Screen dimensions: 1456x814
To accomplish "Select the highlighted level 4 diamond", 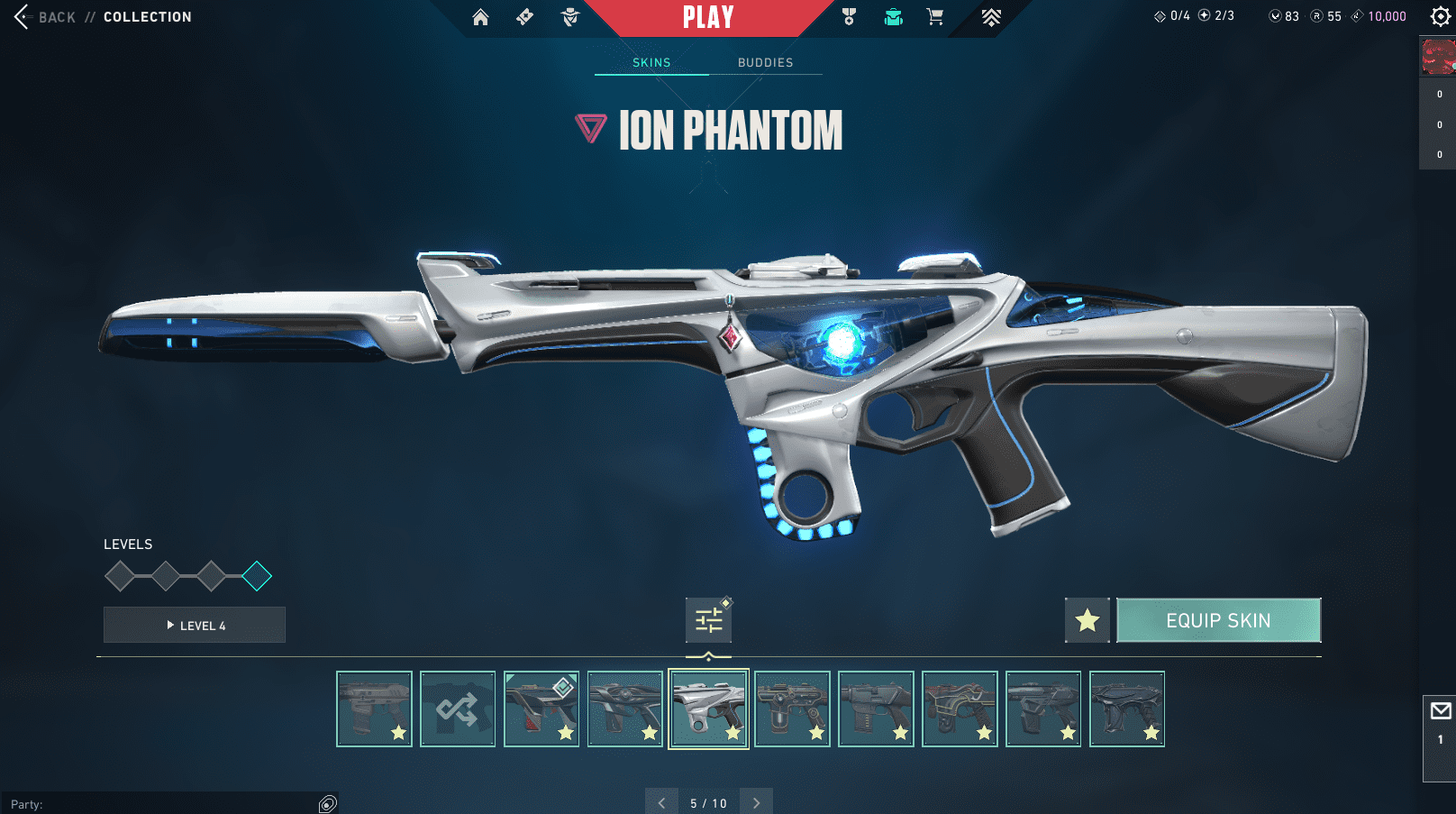I will click(257, 576).
